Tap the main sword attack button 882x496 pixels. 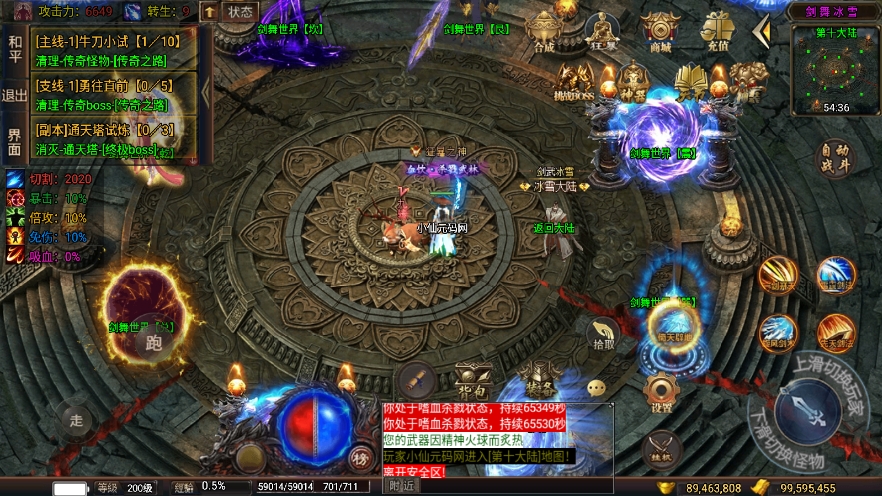tap(807, 410)
